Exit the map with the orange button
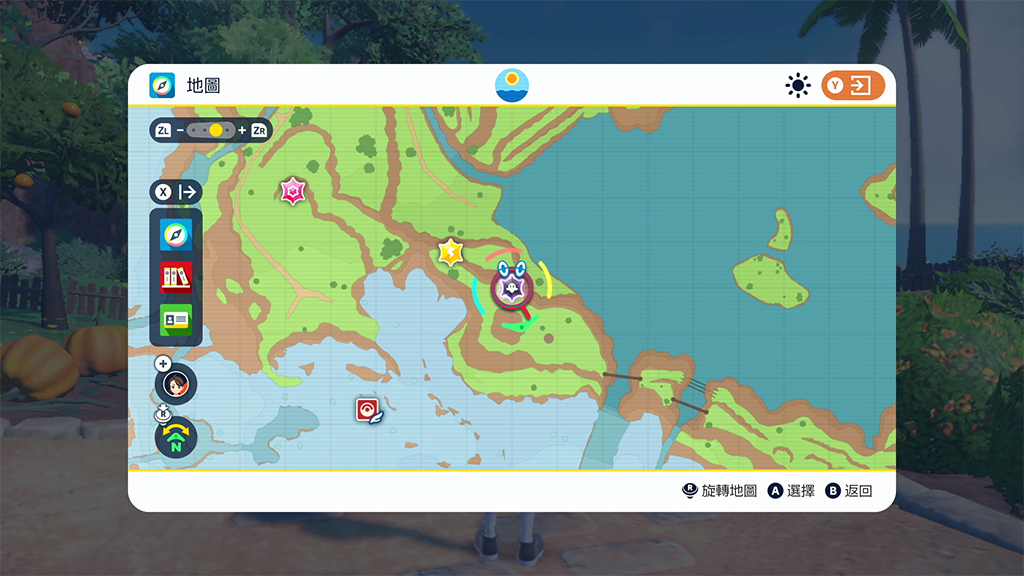Image resolution: width=1024 pixels, height=576 pixels. tap(853, 86)
